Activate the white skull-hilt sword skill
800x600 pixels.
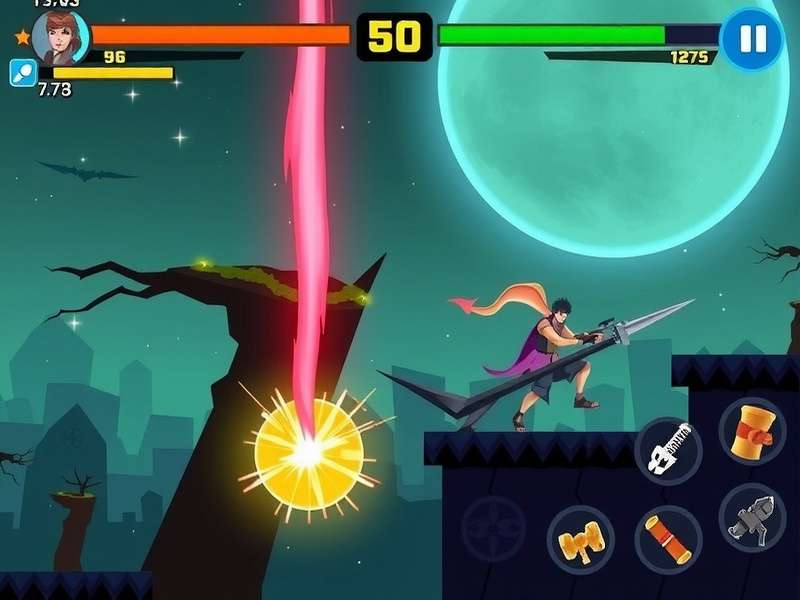[x=668, y=451]
